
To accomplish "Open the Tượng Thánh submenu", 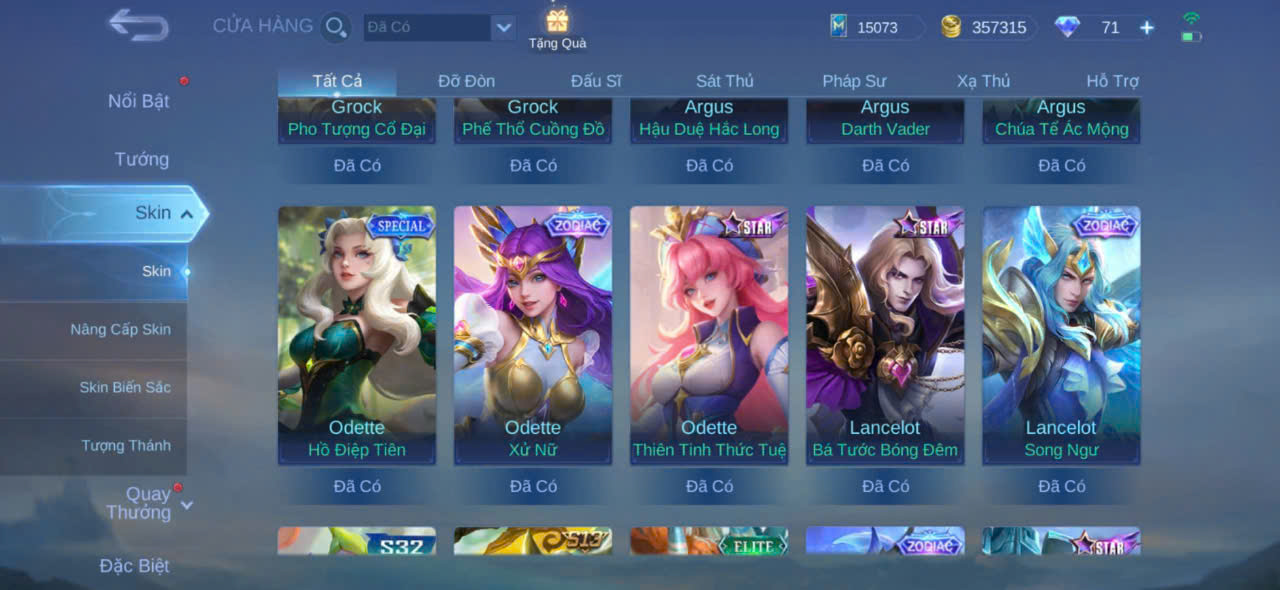I will (126, 445).
